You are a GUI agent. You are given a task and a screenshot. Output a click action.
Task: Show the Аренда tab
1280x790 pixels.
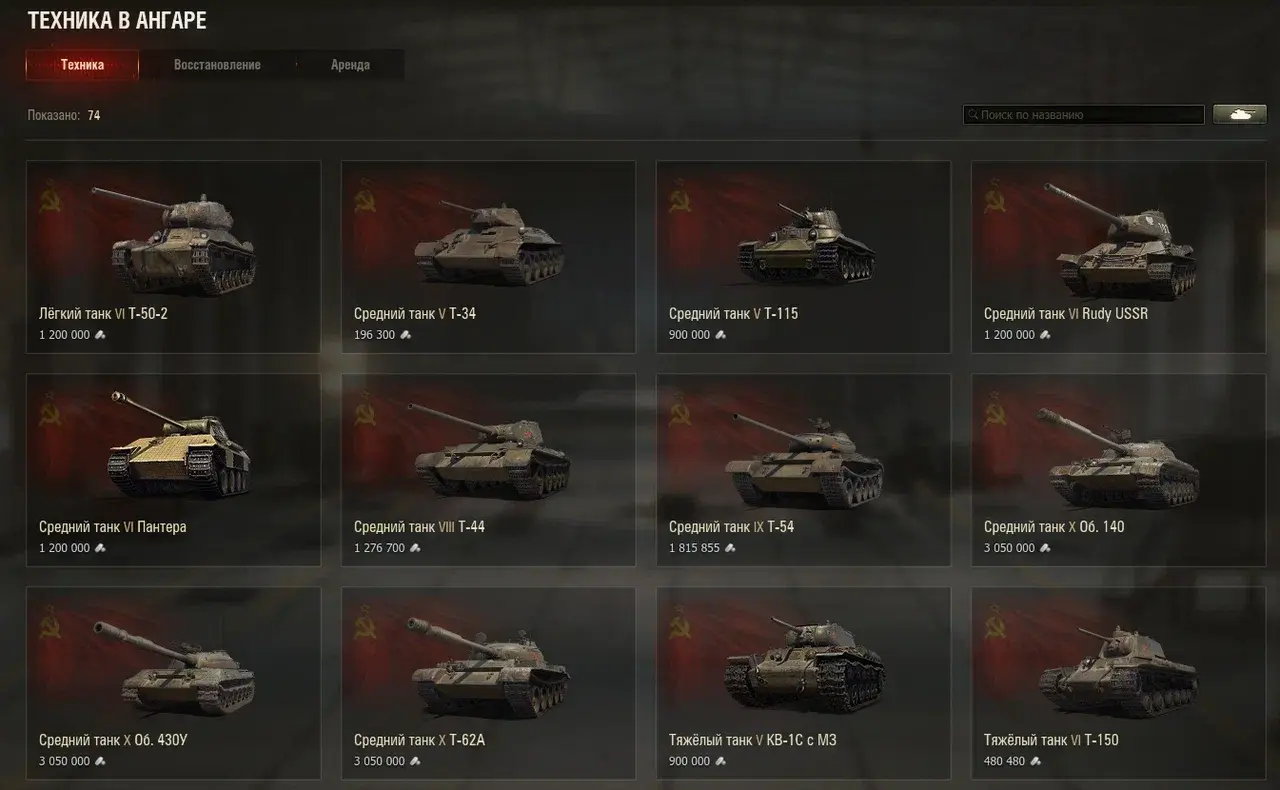tap(350, 65)
